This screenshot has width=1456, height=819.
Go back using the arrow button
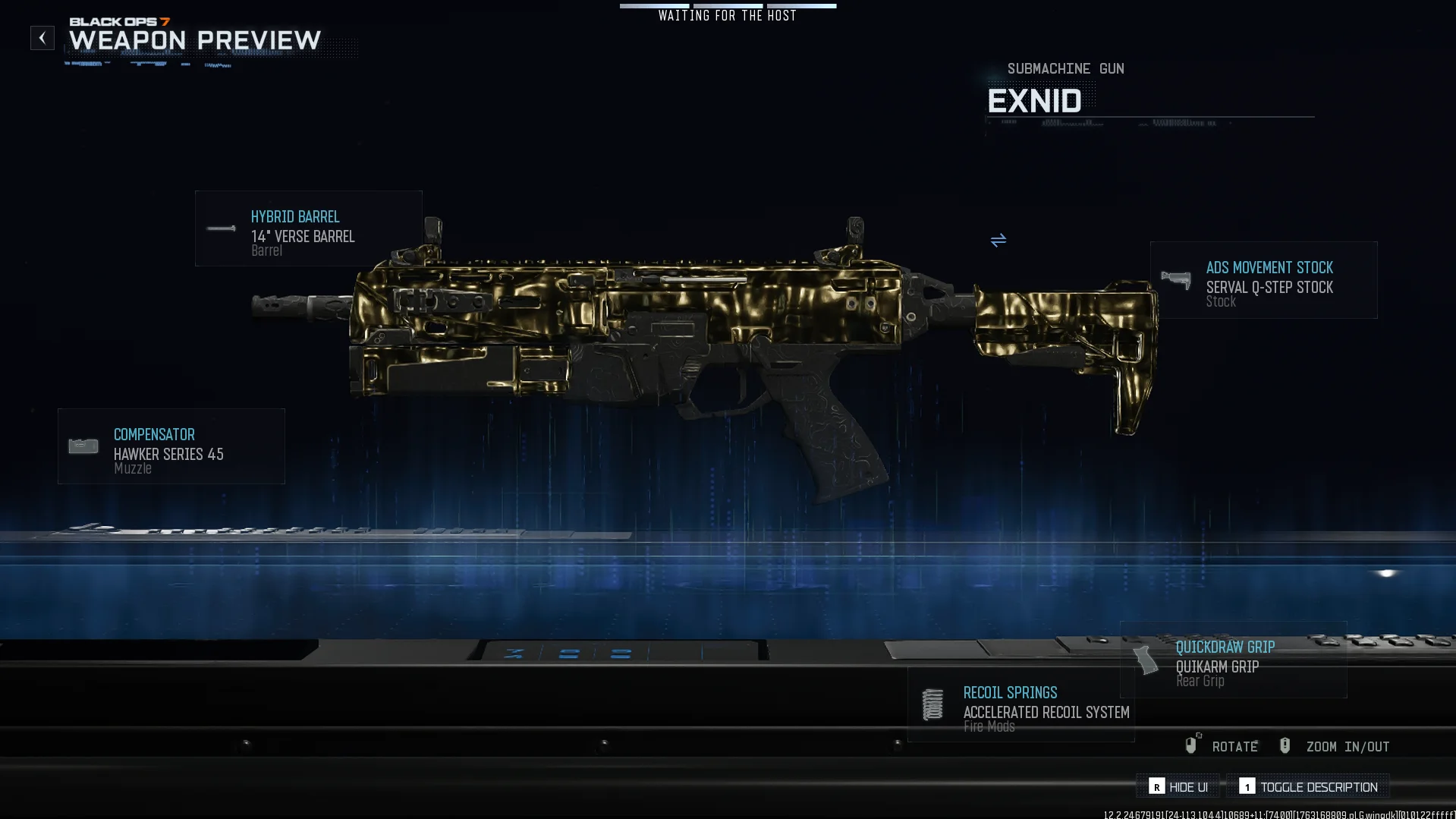point(42,38)
